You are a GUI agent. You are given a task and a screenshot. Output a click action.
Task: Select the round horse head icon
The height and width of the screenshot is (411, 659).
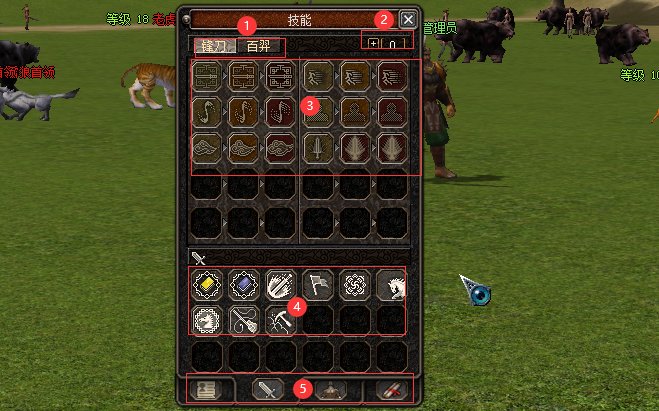tap(207, 320)
